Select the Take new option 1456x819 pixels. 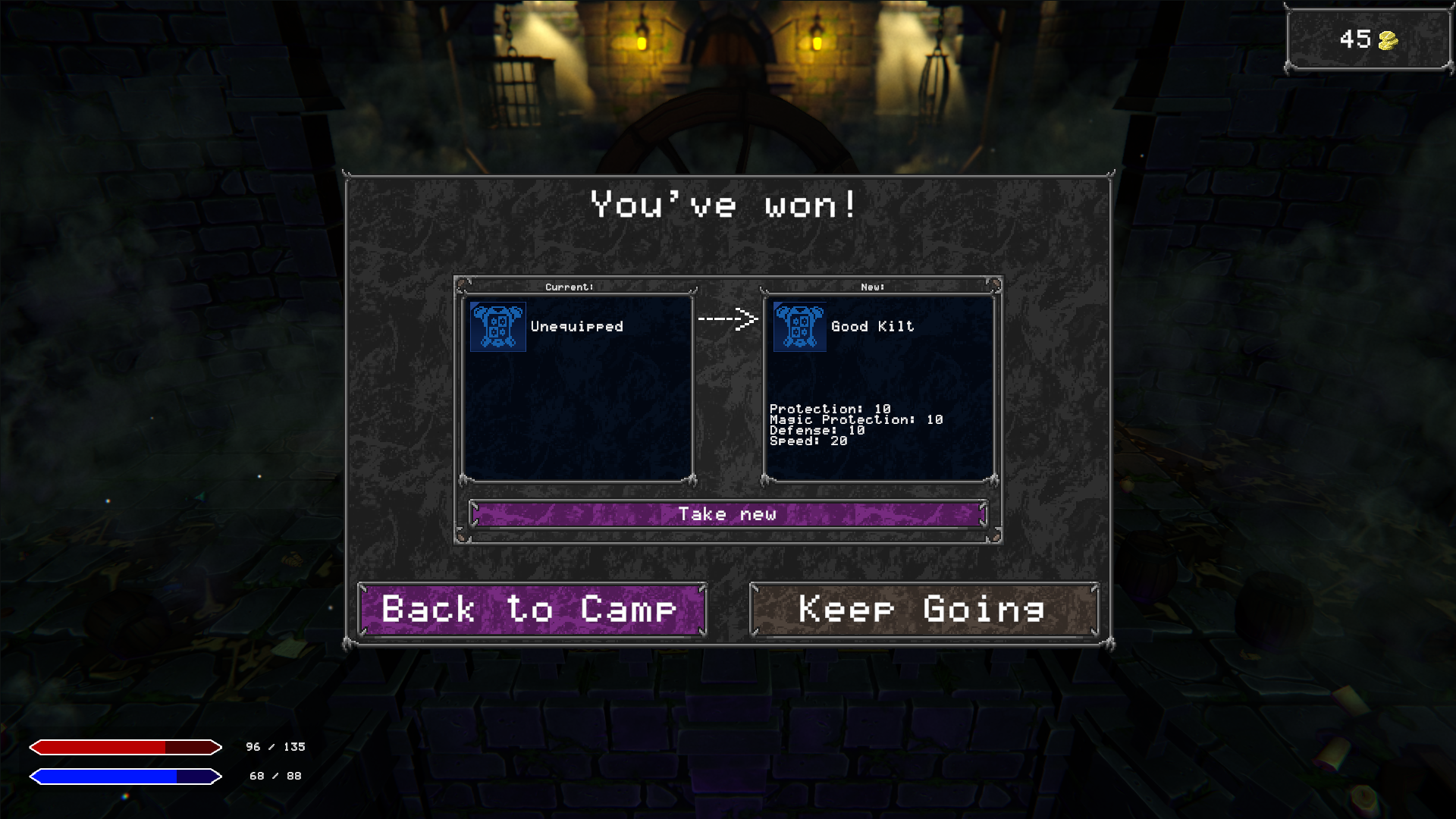(728, 513)
